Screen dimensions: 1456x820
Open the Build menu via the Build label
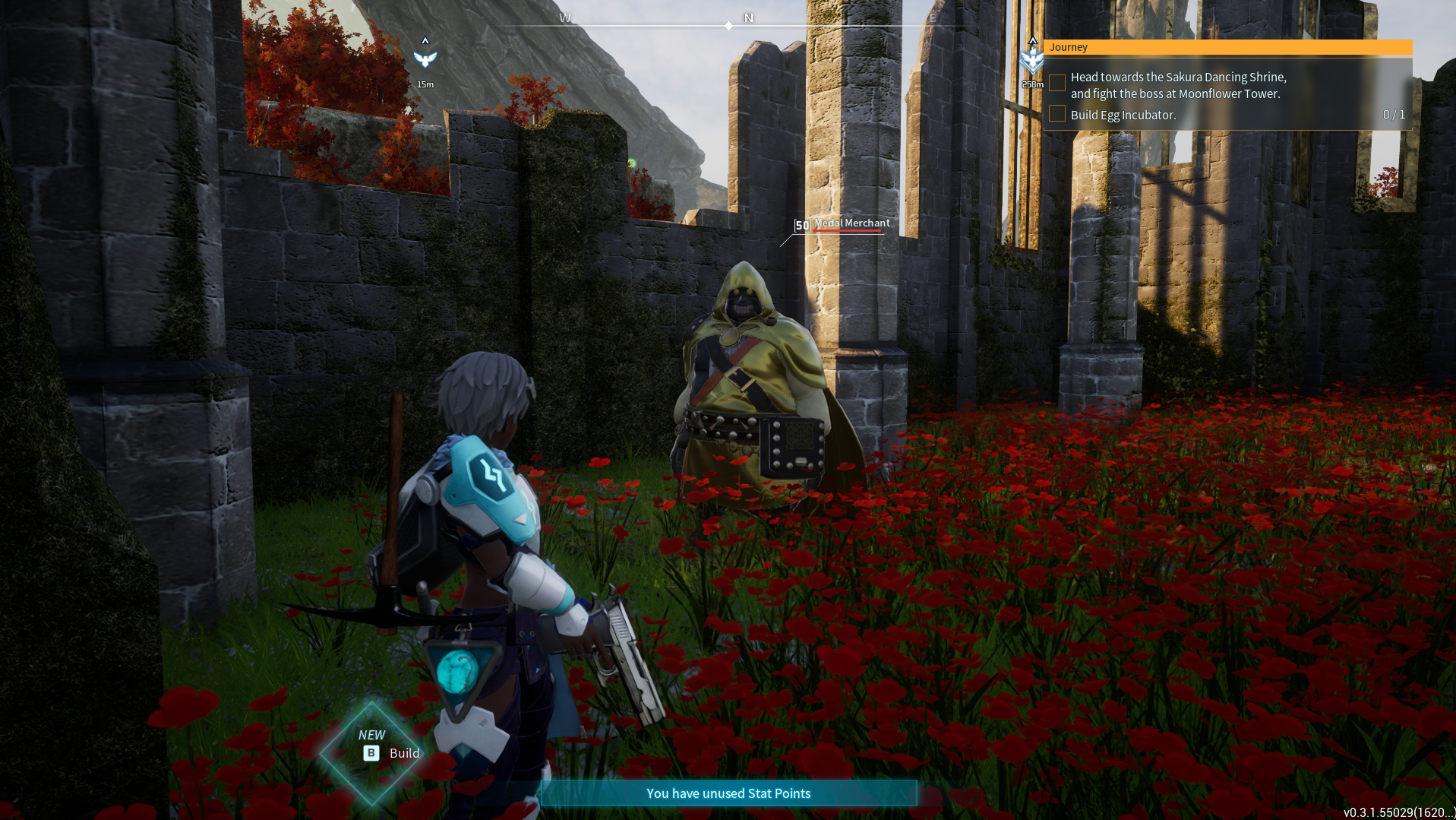[403, 753]
